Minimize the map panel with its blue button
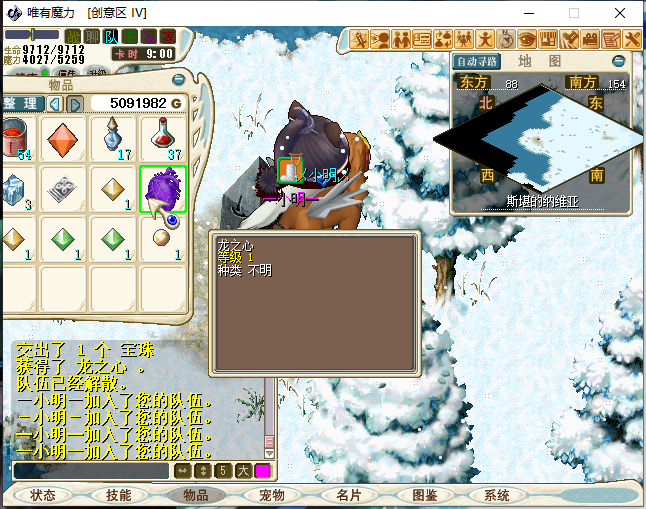Screen dimensions: 646x509 618,60
